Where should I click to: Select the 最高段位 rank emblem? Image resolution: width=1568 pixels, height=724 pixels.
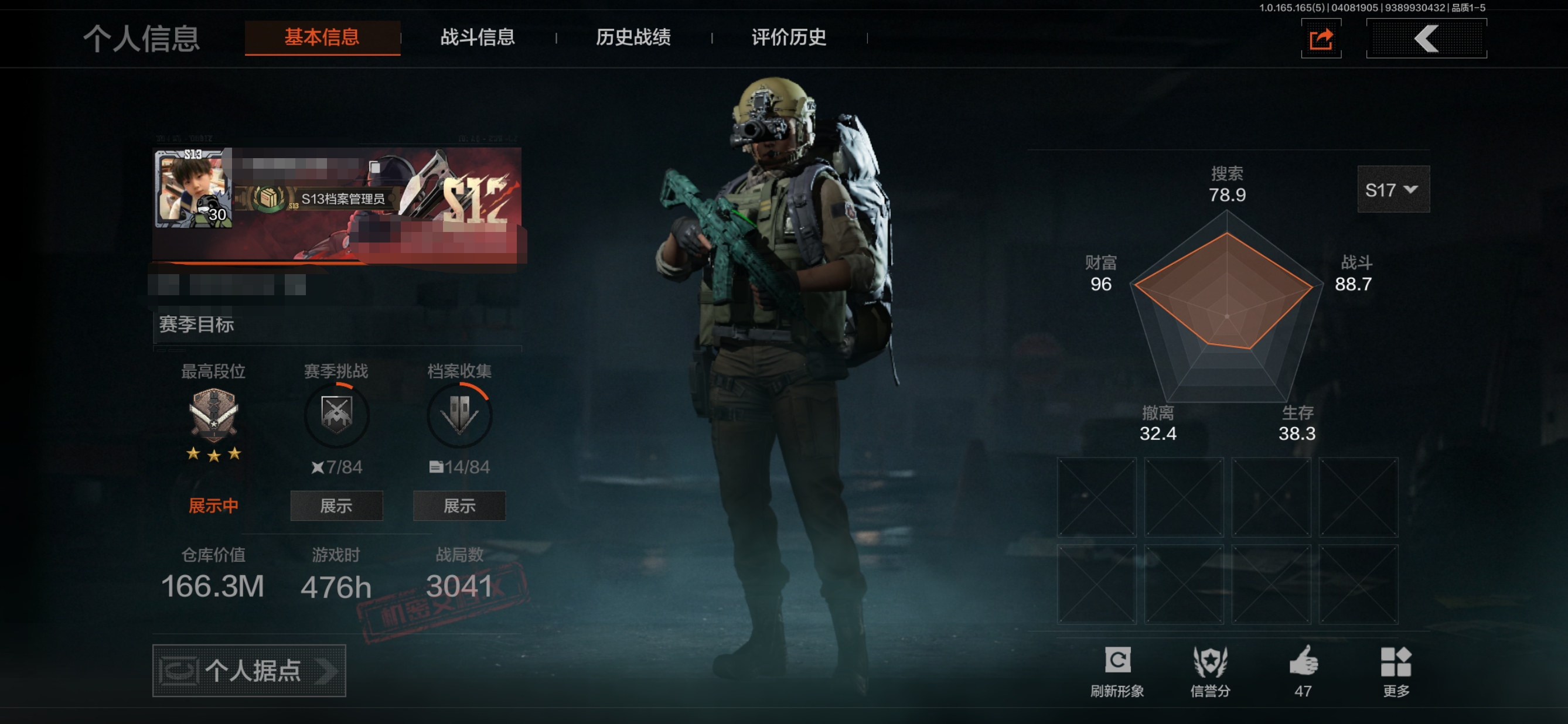pyautogui.click(x=214, y=415)
